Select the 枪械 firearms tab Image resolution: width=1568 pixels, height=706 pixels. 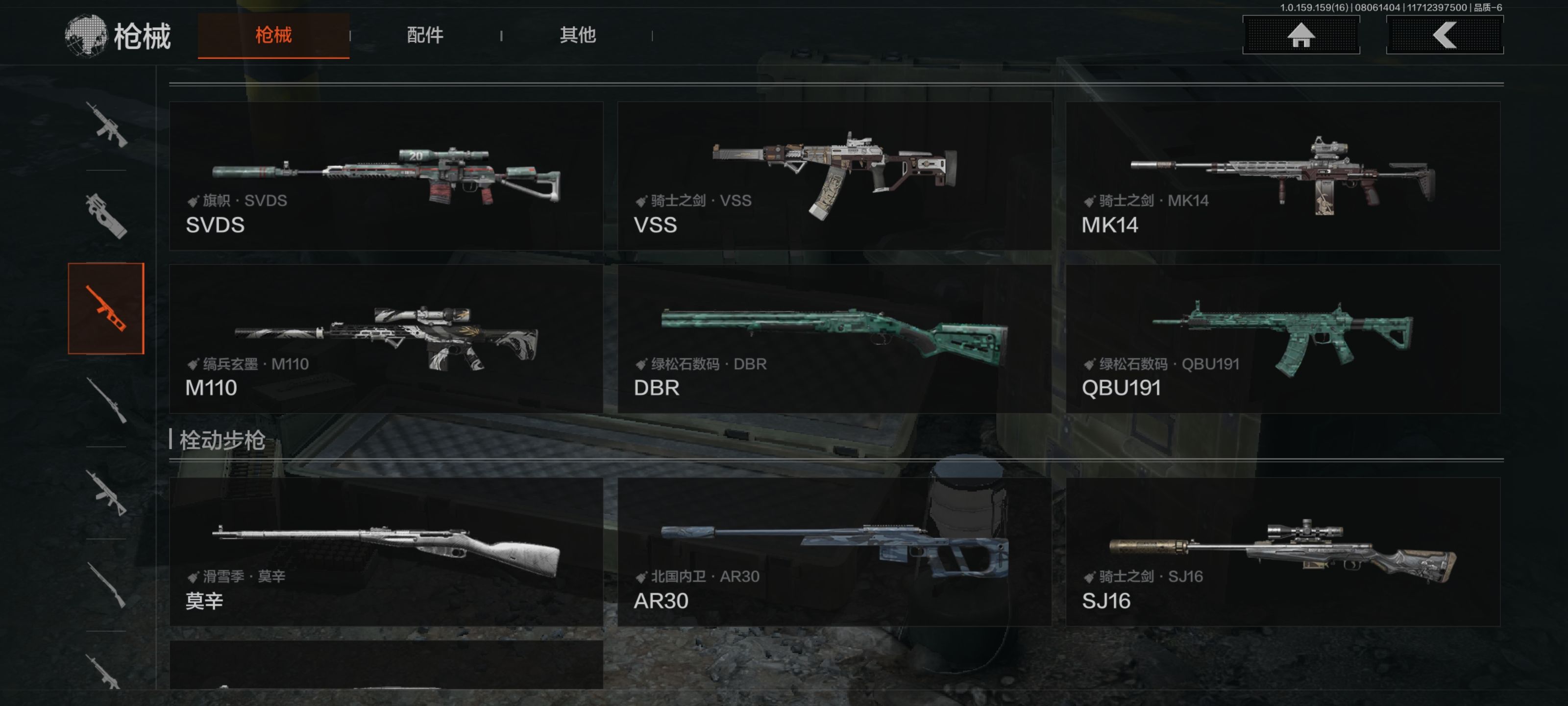click(273, 35)
